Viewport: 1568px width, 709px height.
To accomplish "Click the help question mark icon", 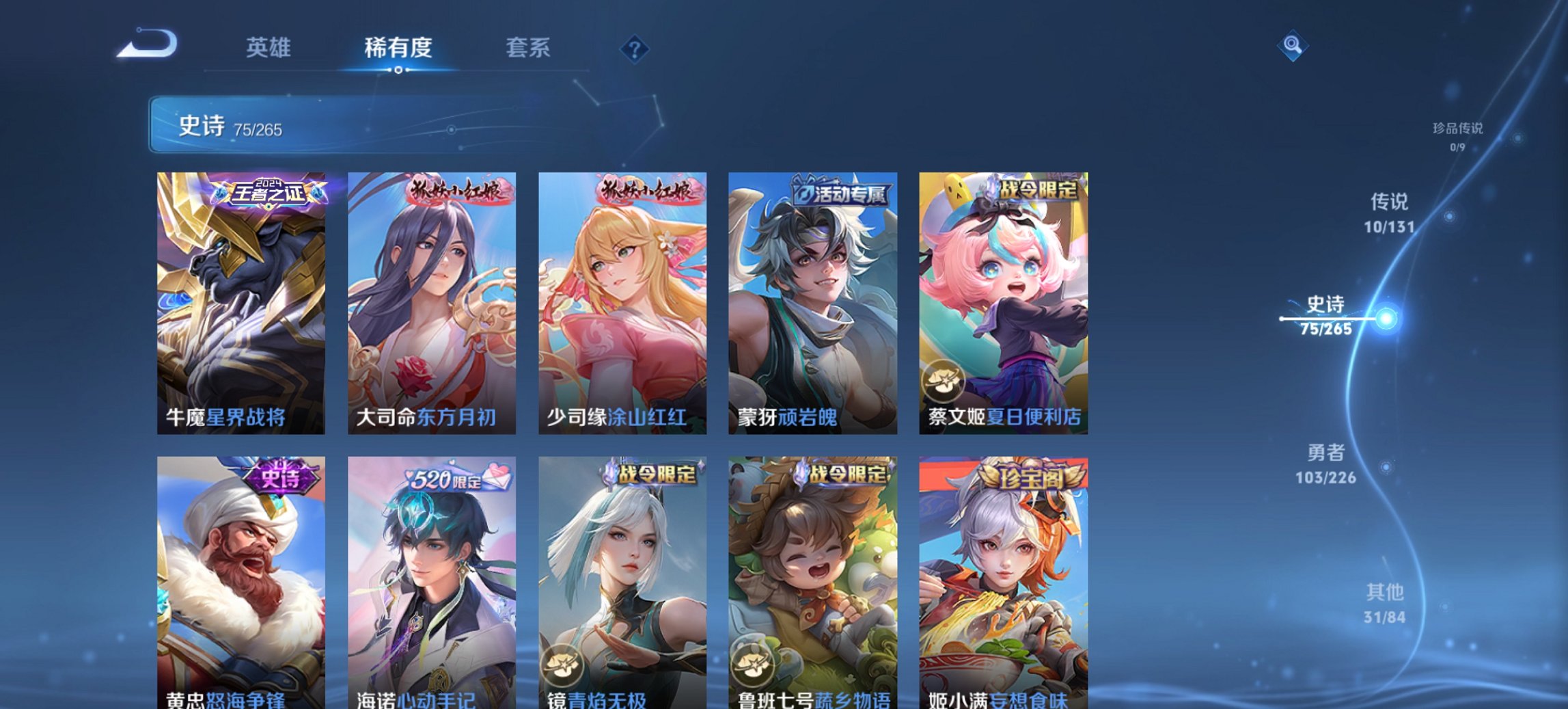I will pyautogui.click(x=634, y=48).
